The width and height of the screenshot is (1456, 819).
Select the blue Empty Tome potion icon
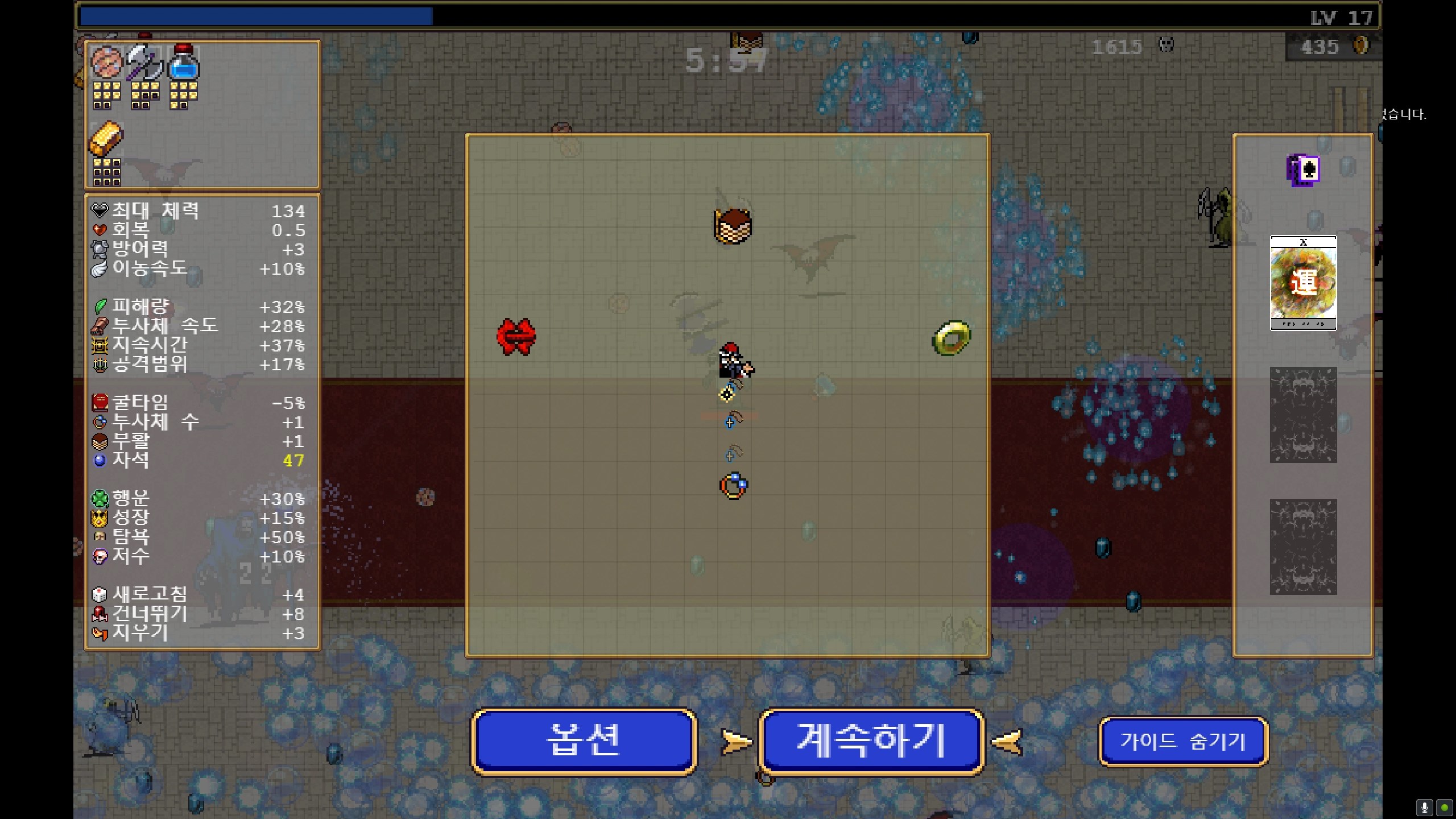[x=185, y=65]
